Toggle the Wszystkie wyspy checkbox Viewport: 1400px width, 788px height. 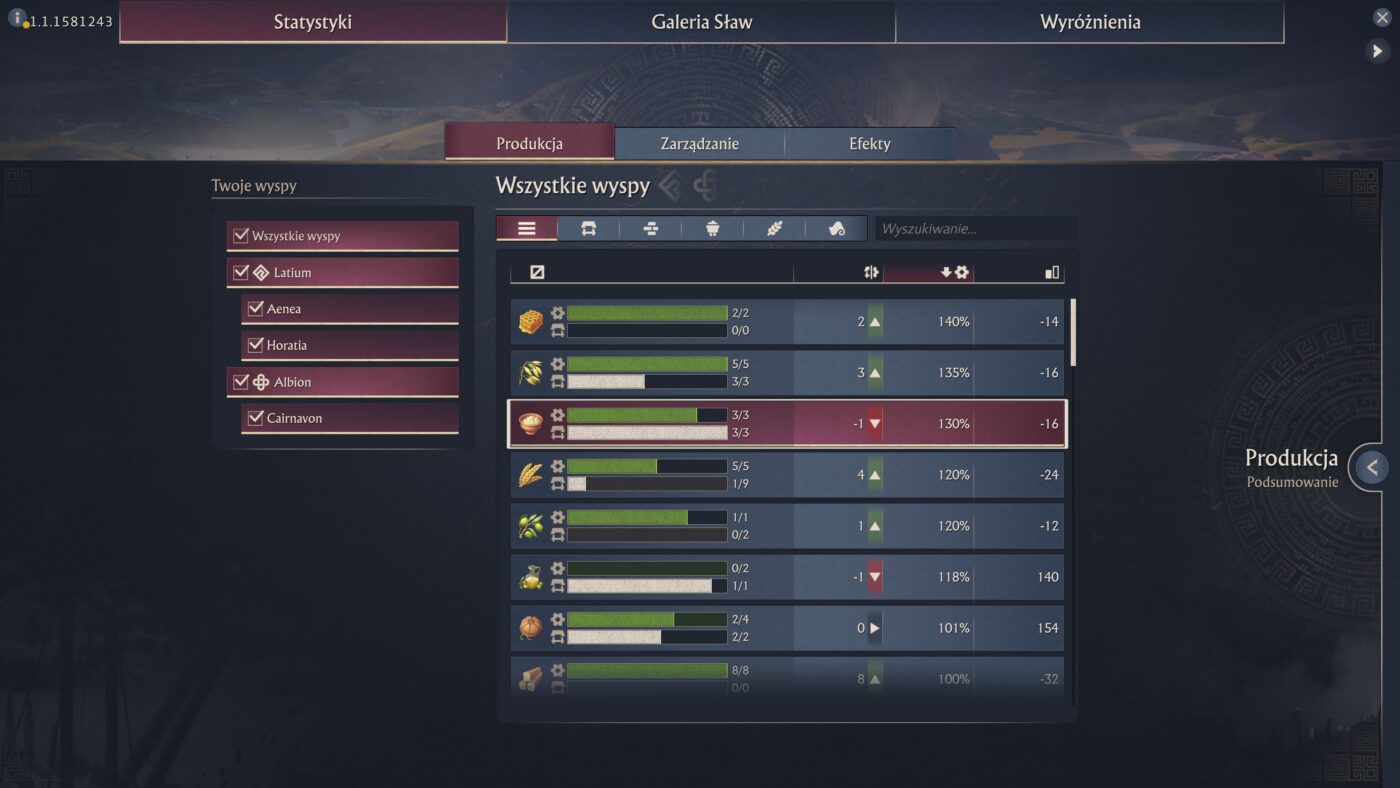(241, 236)
